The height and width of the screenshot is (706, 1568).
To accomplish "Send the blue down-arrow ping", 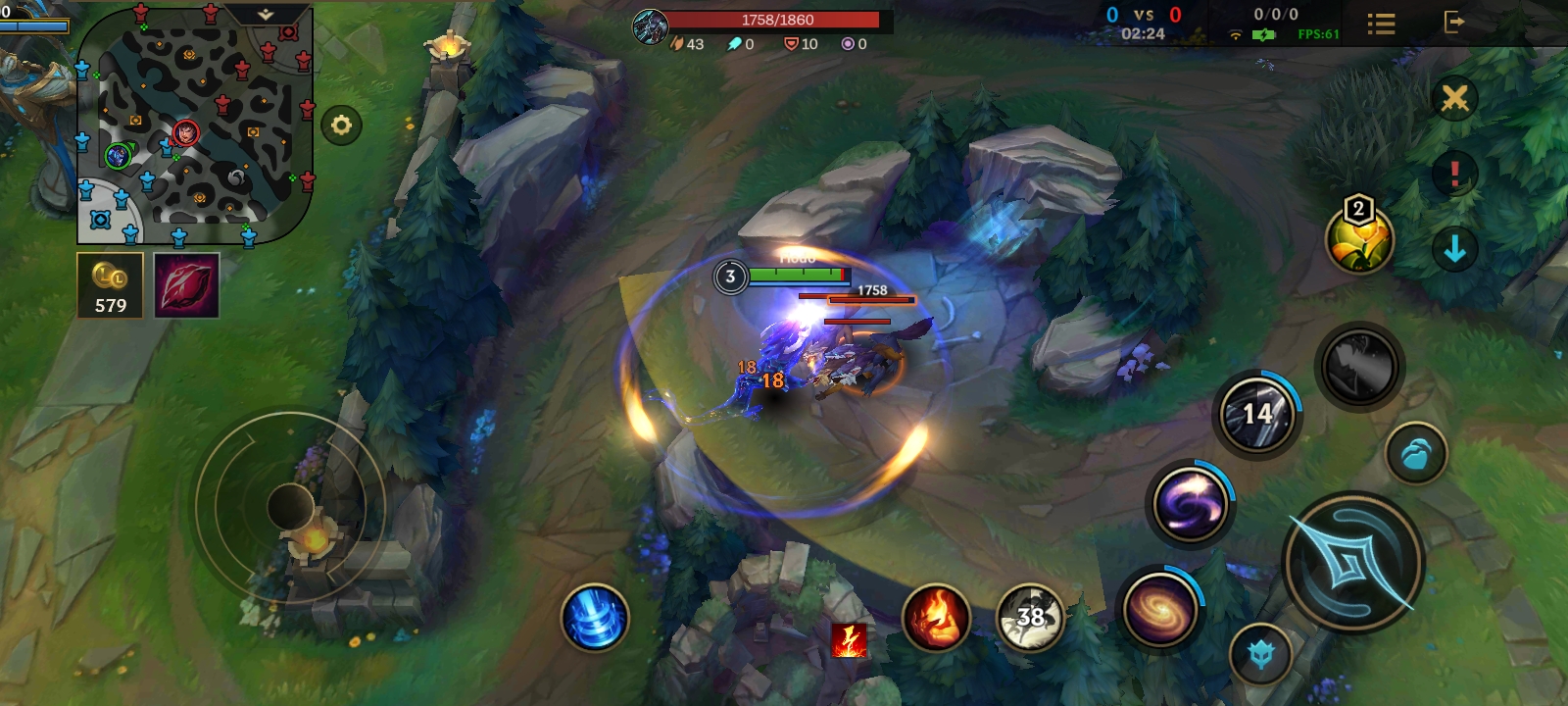I will (x=1454, y=250).
